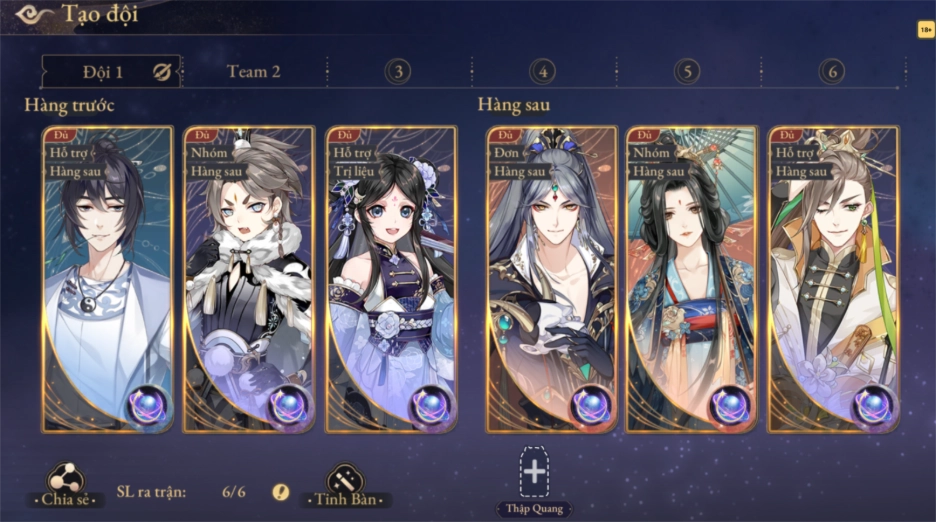Select team slot number 6

[x=832, y=72]
